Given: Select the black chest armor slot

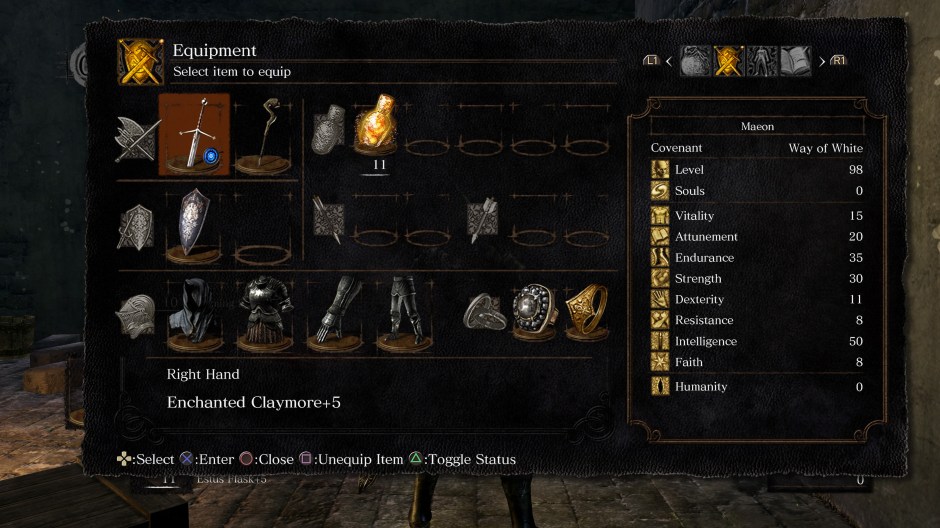Looking at the screenshot, I should tap(265, 314).
